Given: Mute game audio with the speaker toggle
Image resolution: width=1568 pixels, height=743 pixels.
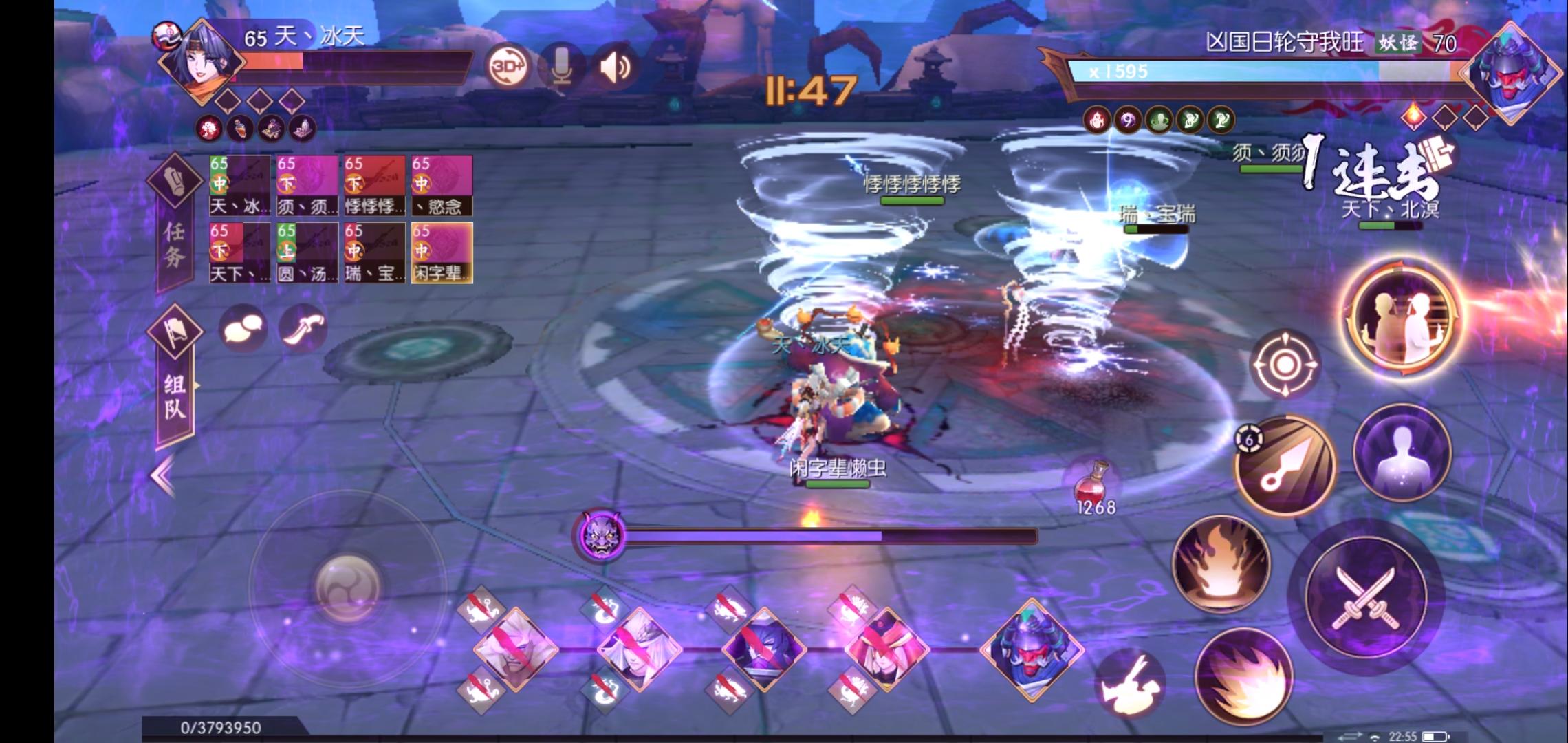Looking at the screenshot, I should click(x=614, y=67).
